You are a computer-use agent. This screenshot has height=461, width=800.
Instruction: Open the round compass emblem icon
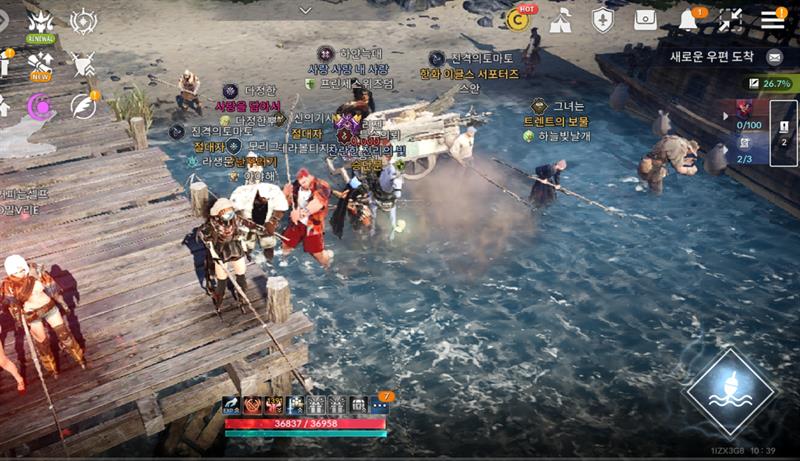(x=84, y=21)
